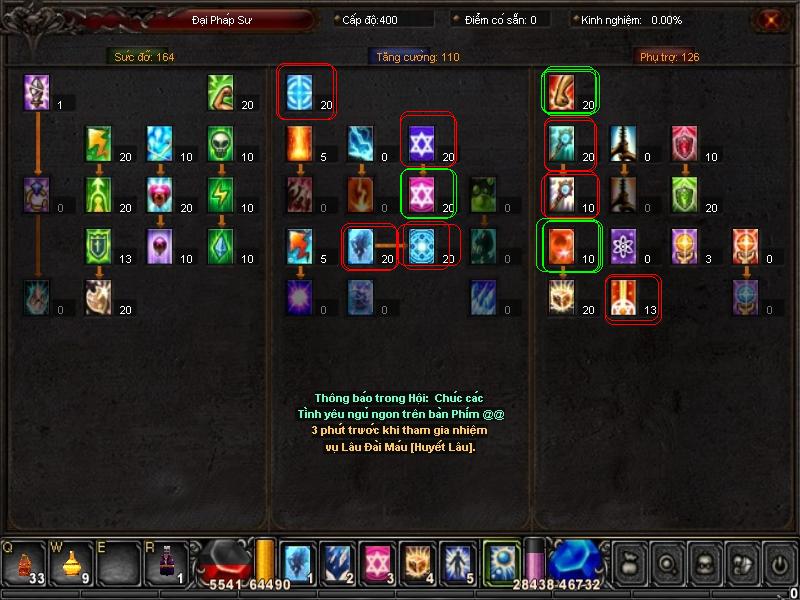
Task: Close the skill tree window
Action: (769, 20)
